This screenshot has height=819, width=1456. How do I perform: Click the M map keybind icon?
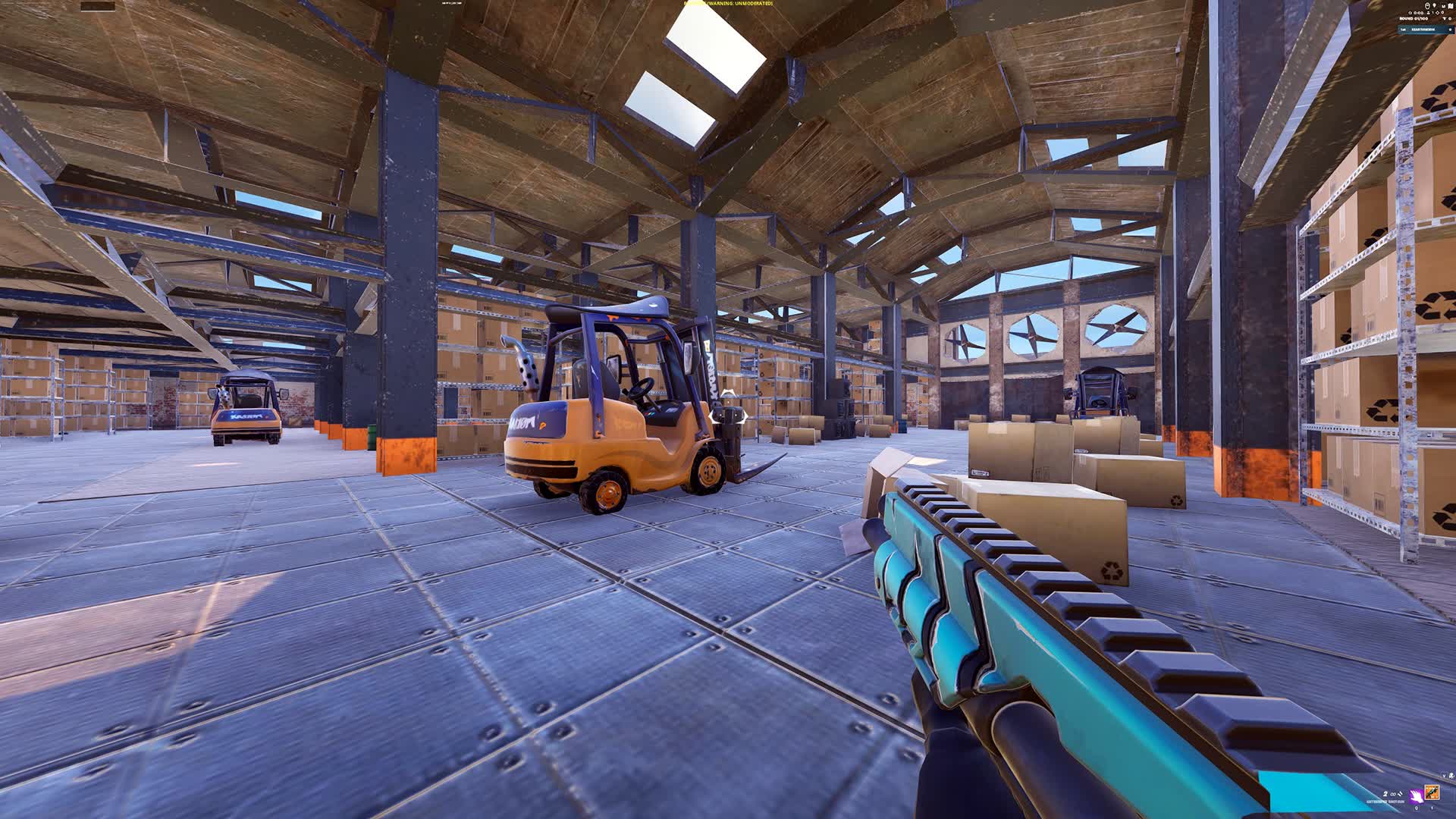[1443, 6]
